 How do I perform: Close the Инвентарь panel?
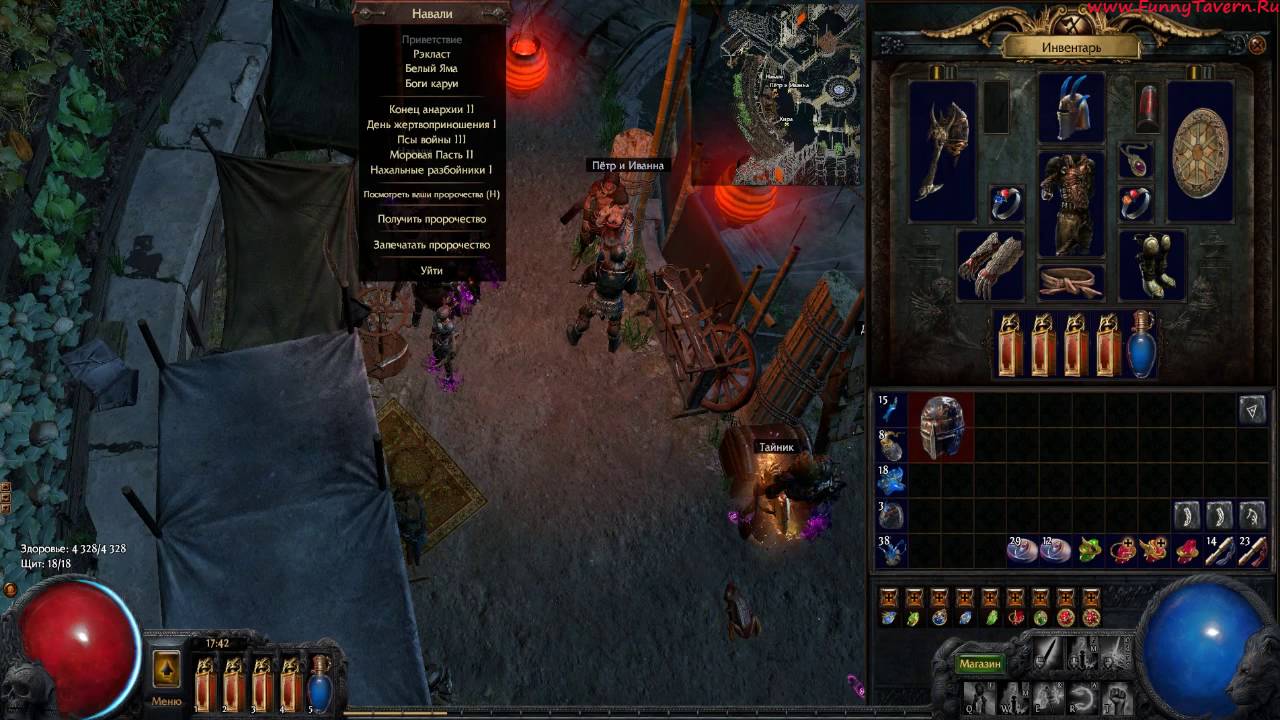coord(1257,45)
